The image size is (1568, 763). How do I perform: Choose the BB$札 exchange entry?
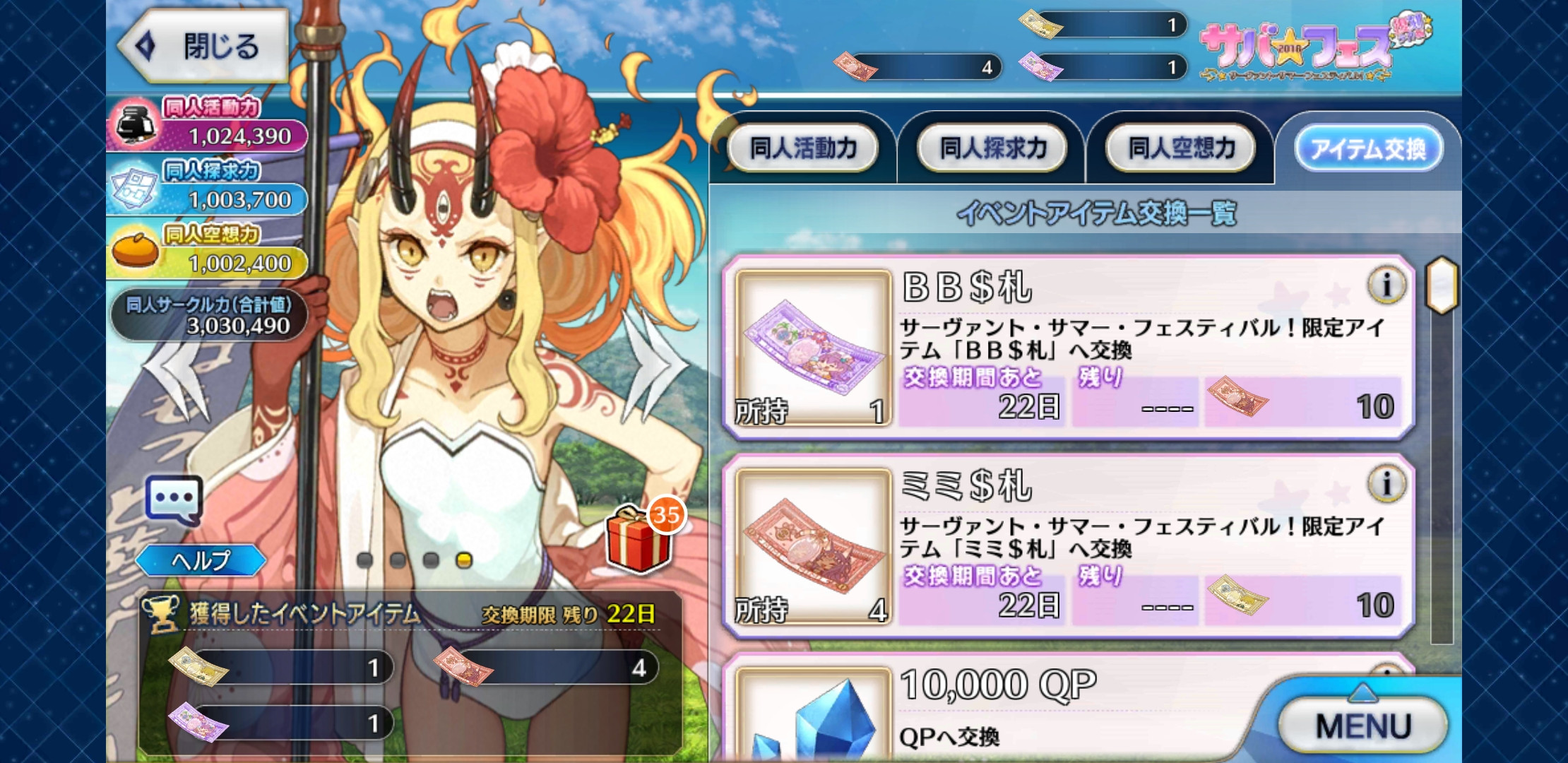point(1067,348)
